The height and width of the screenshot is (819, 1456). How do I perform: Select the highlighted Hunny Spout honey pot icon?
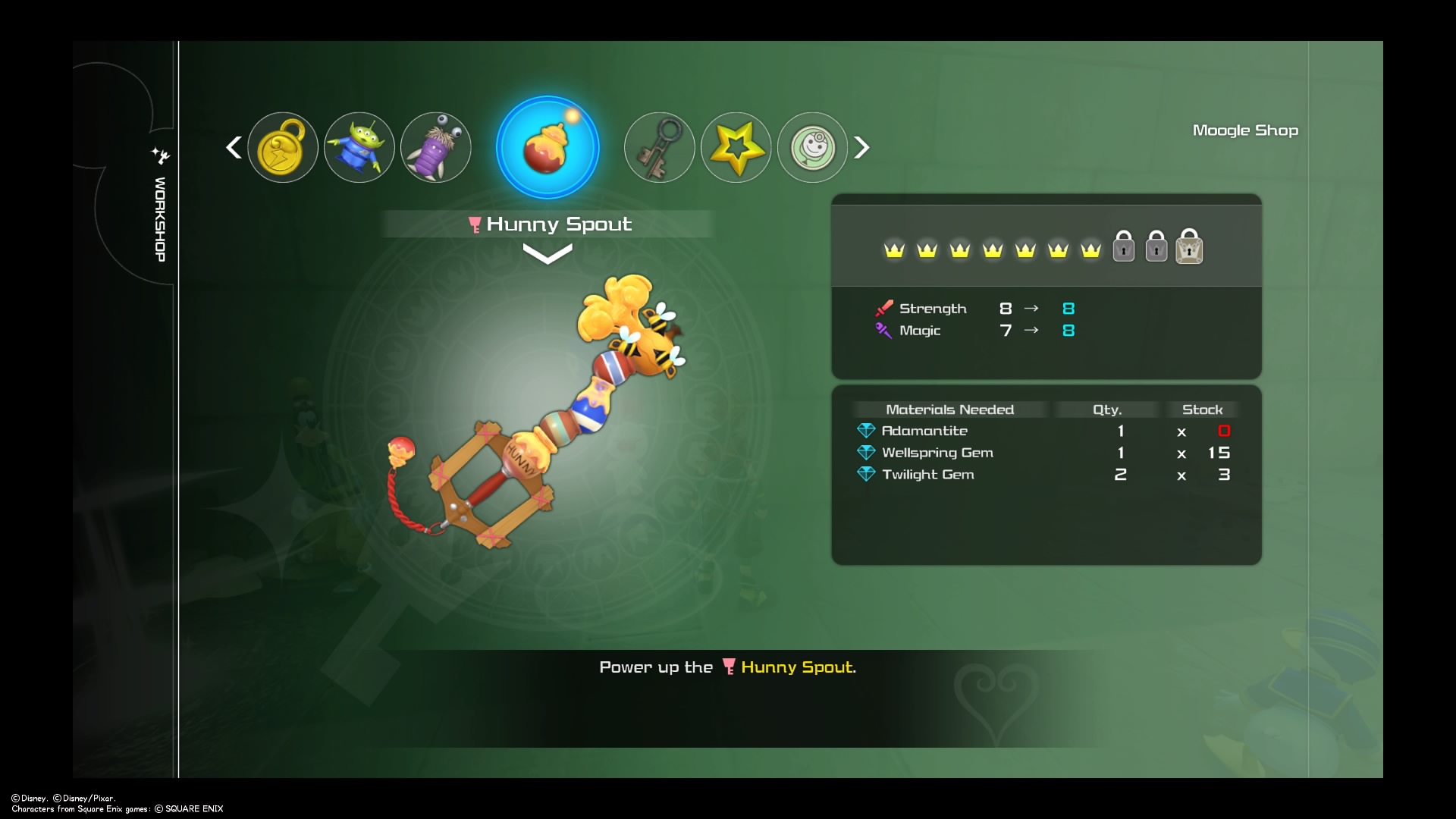point(548,147)
